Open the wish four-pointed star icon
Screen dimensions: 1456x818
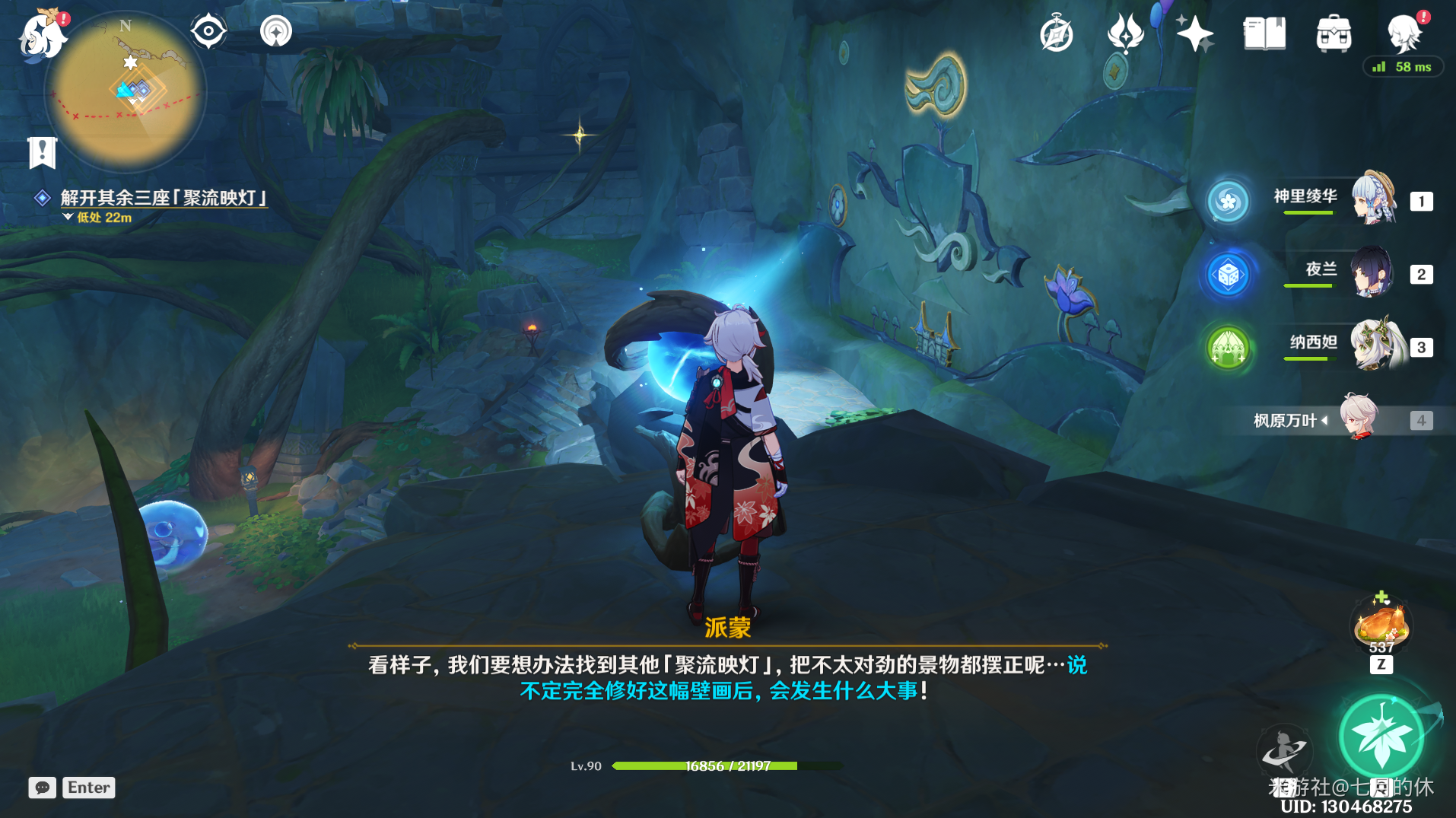1194,34
